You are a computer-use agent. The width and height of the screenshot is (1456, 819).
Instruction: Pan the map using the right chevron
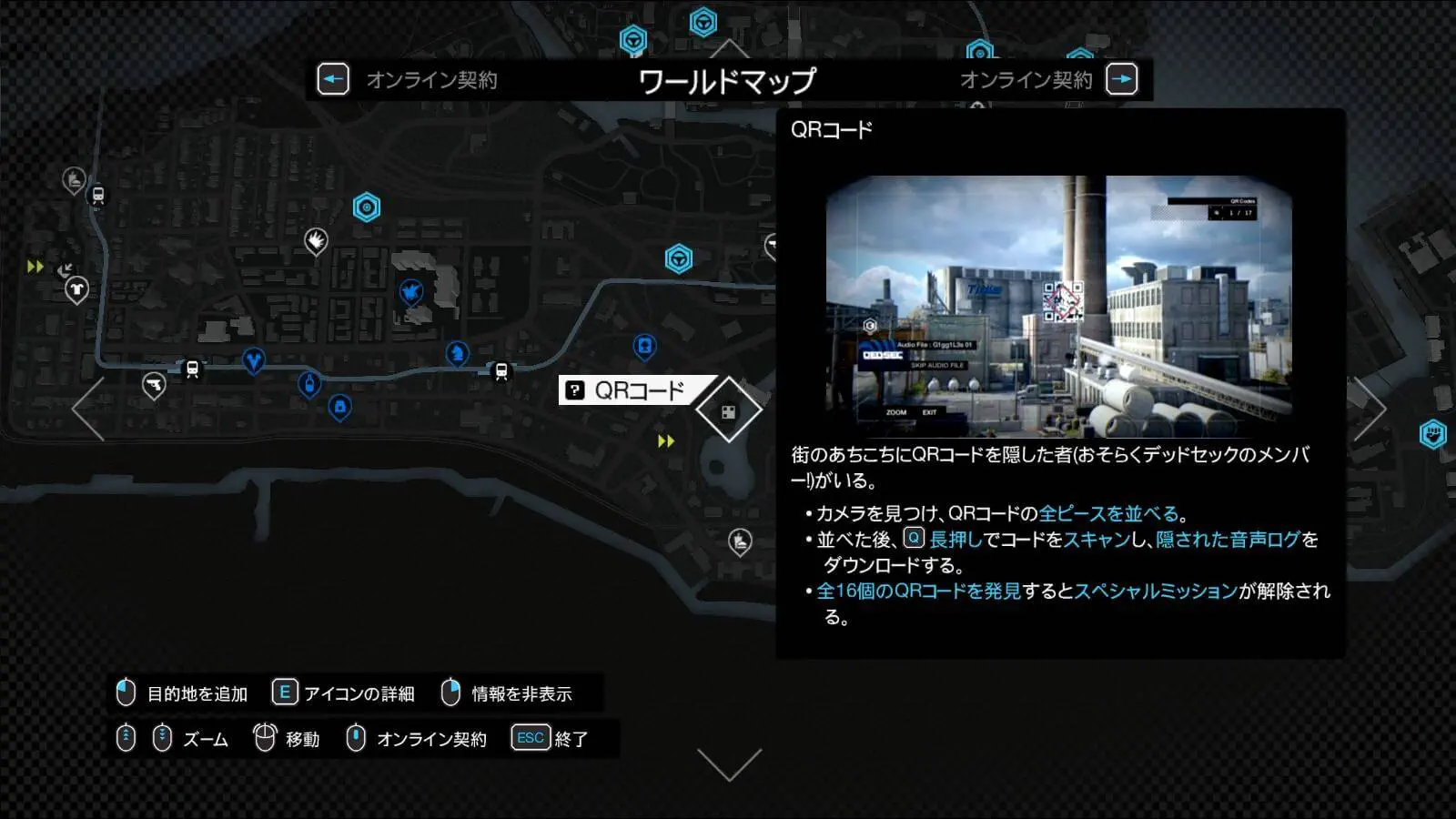[x=1369, y=409]
